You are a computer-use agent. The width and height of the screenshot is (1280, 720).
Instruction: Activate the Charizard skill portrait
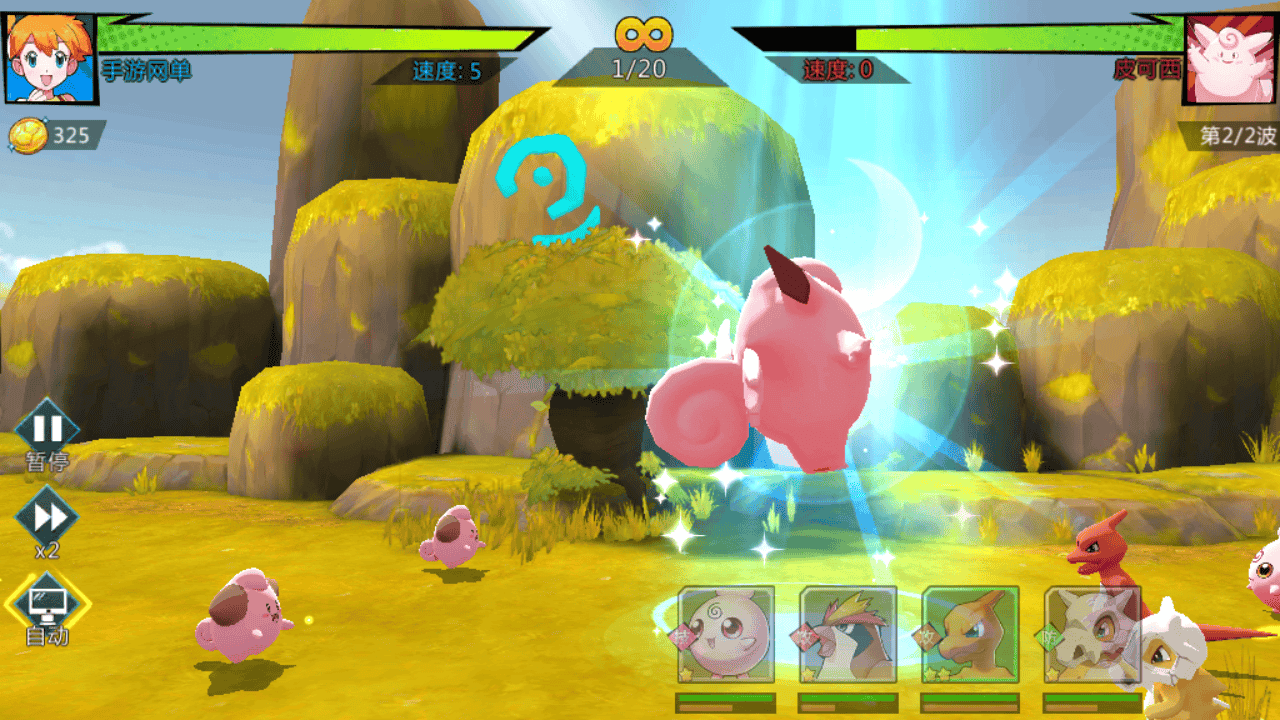coord(970,634)
